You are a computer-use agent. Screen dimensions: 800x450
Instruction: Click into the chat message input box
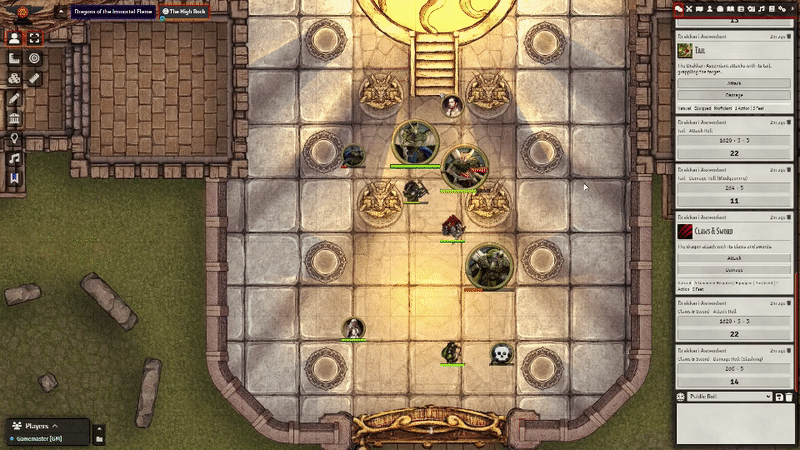click(x=735, y=424)
